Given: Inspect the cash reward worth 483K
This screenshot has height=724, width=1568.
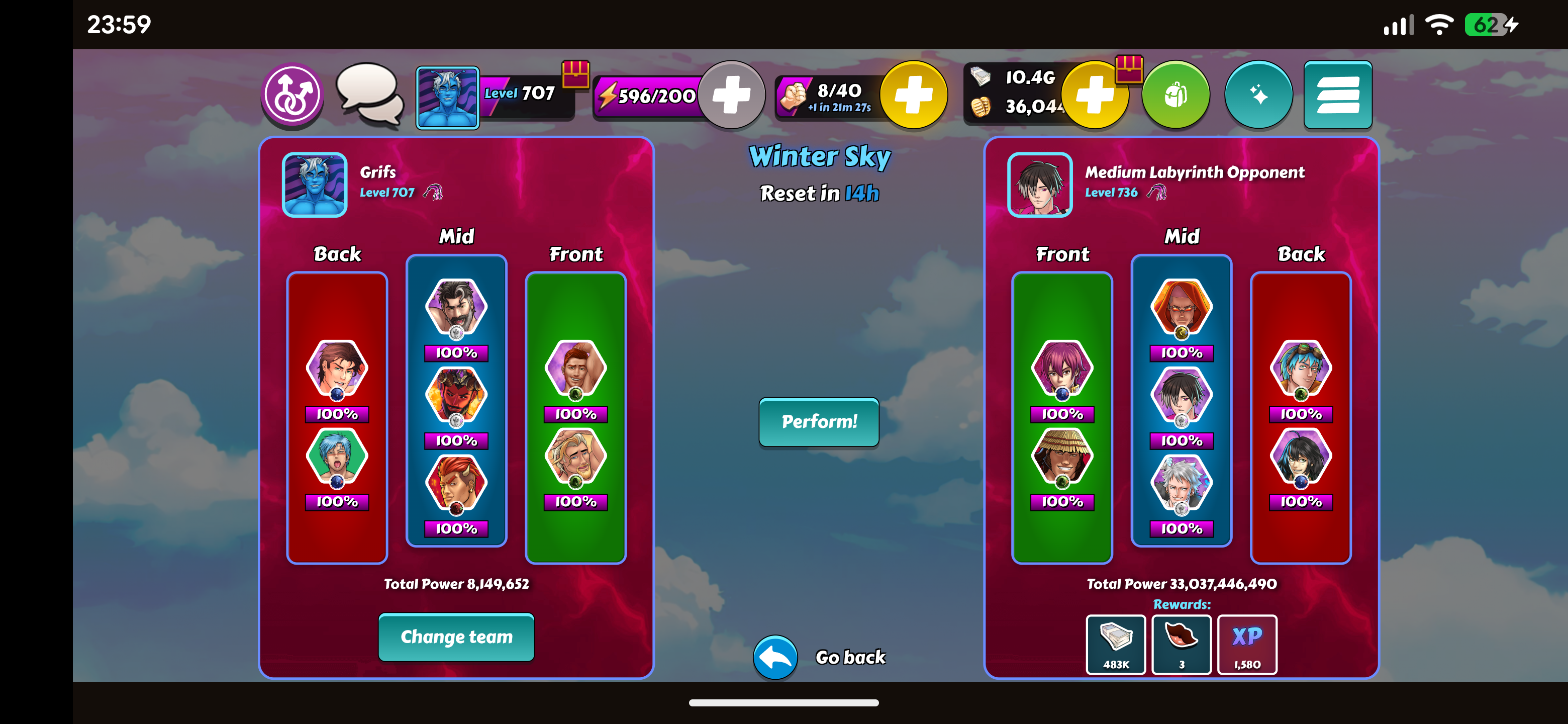Looking at the screenshot, I should (x=1116, y=644).
